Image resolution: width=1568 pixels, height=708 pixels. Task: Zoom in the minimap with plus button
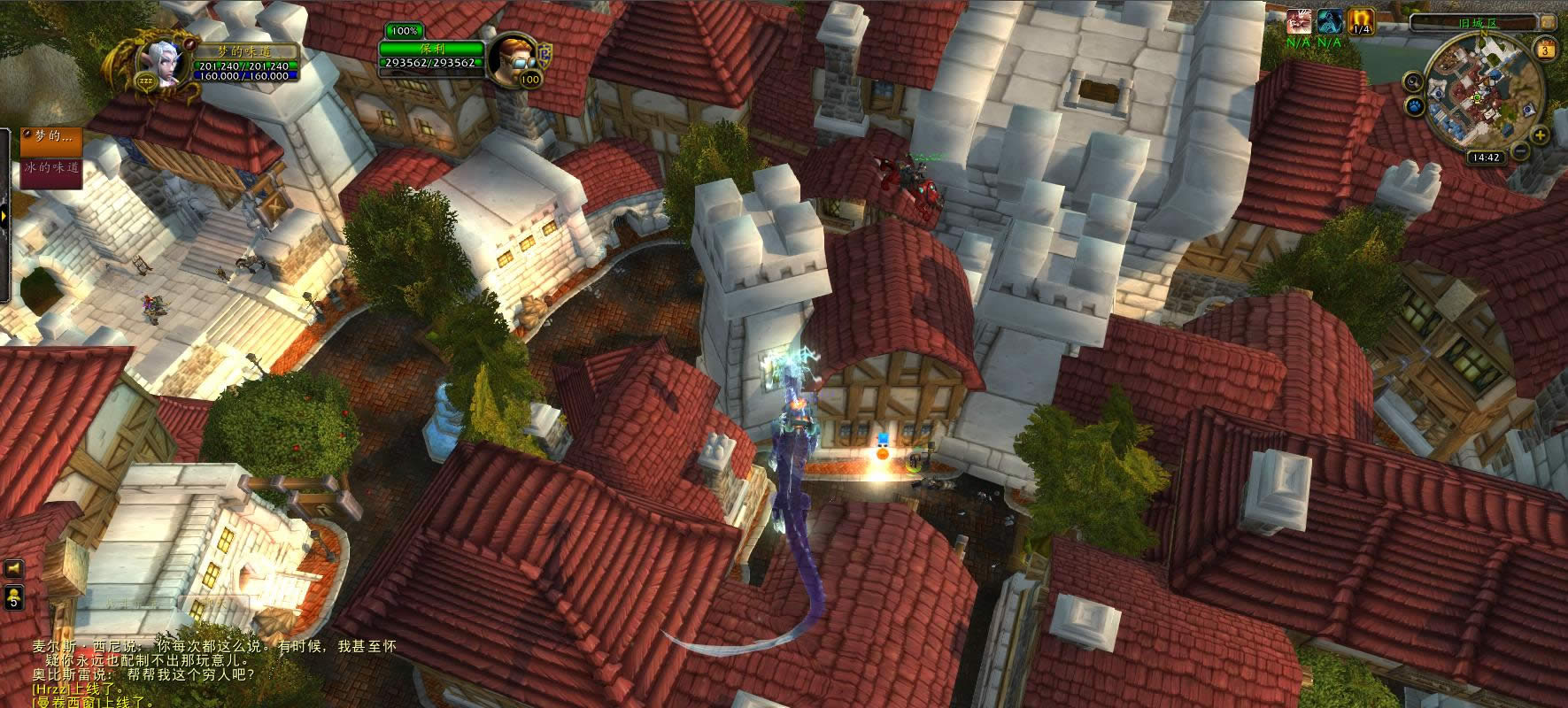(x=1540, y=135)
